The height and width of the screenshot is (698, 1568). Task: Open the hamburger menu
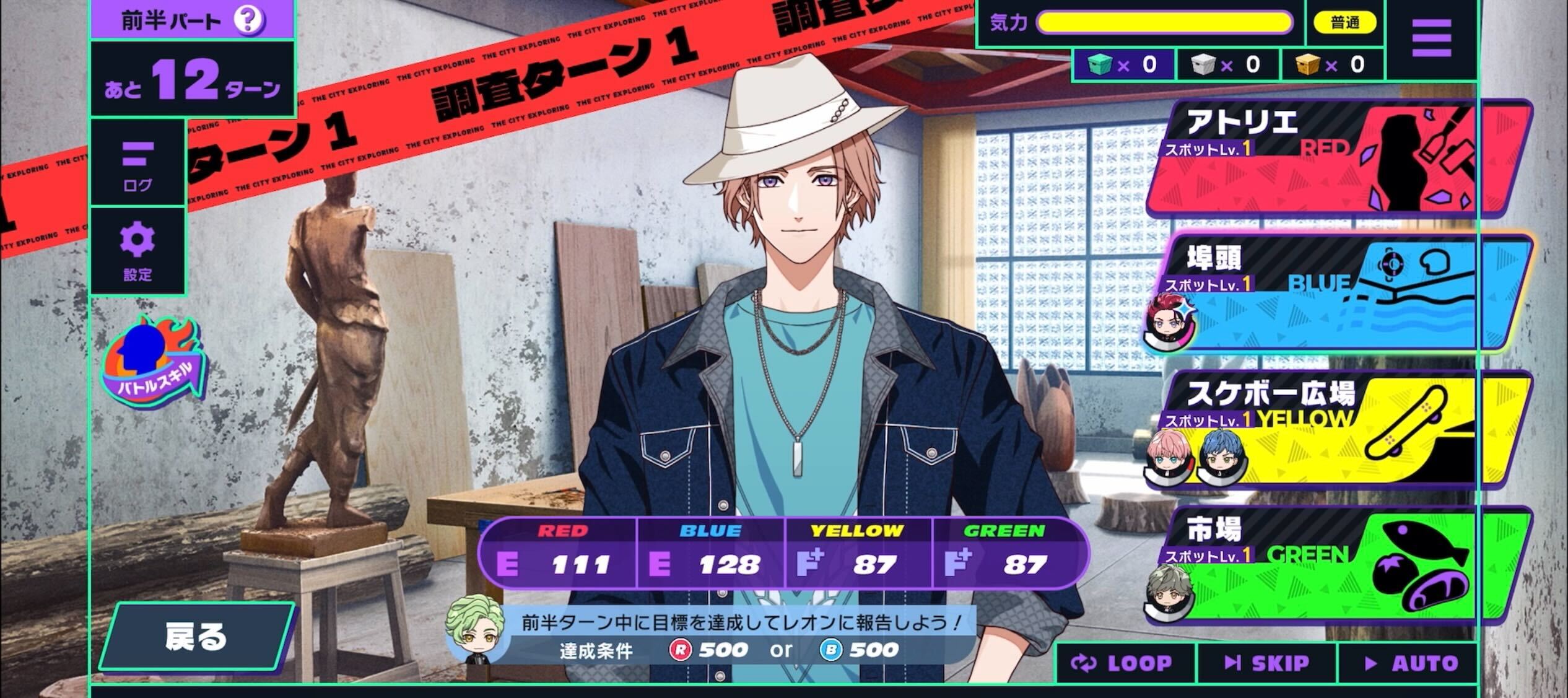click(x=1431, y=37)
